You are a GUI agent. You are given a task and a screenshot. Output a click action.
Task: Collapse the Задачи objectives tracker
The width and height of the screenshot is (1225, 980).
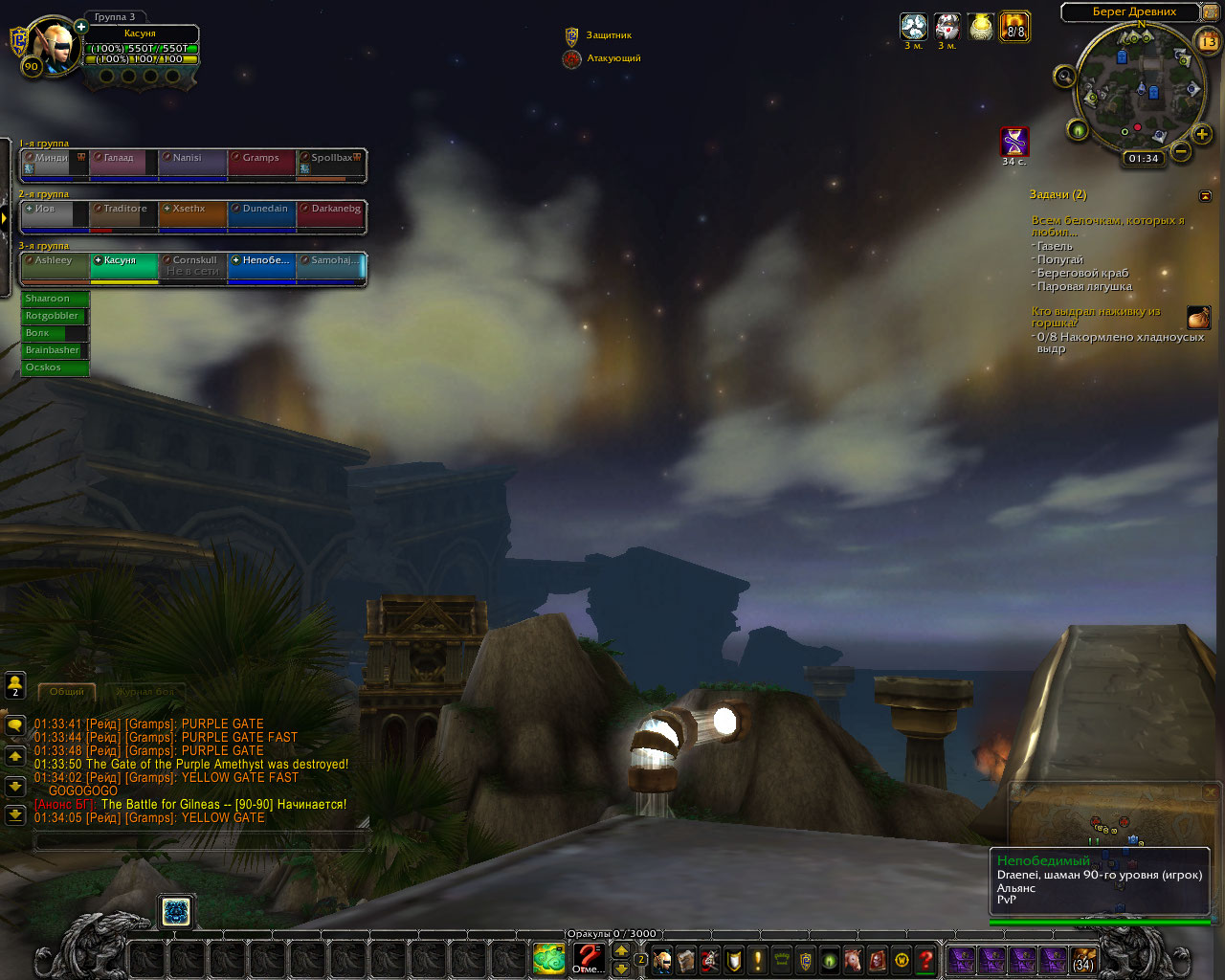(x=1205, y=195)
